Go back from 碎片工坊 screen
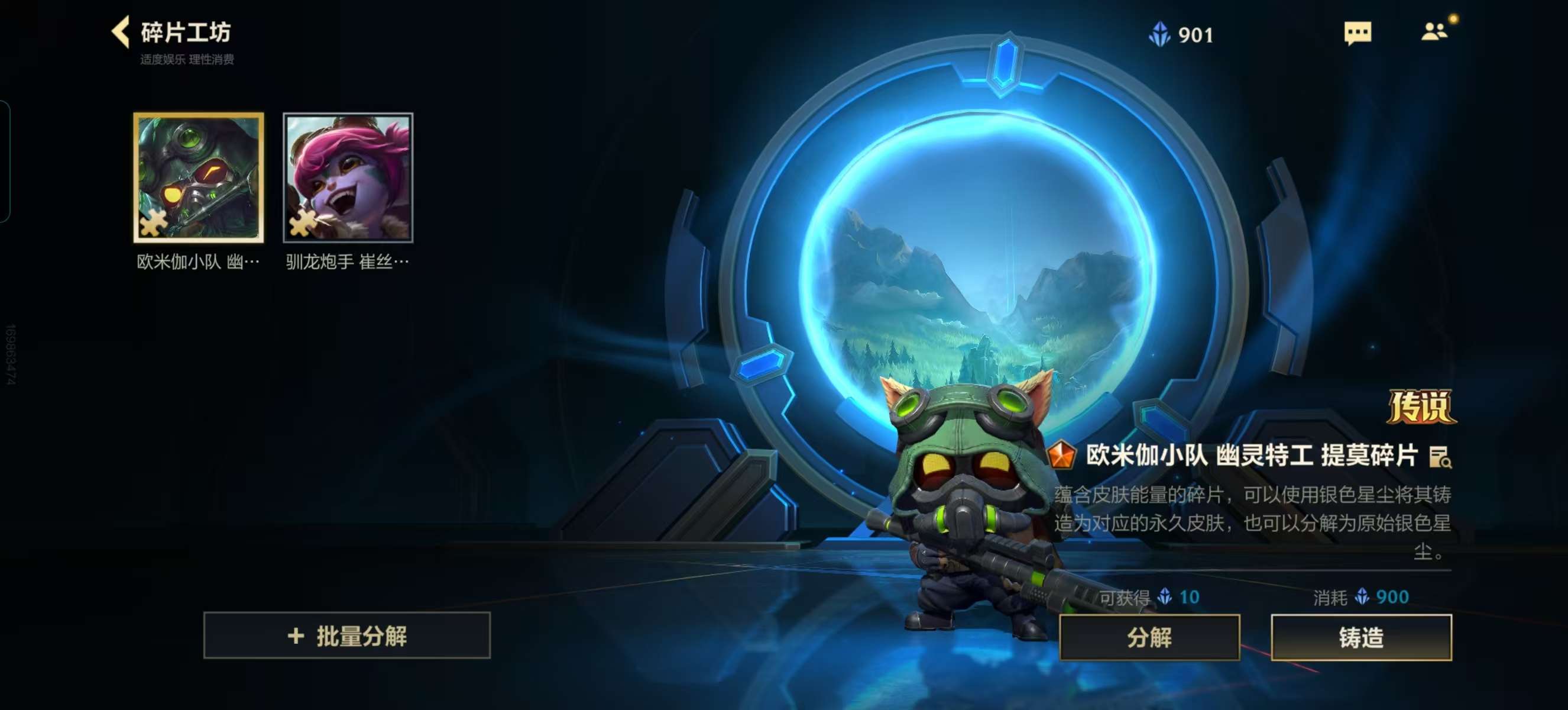This screenshot has height=710, width=1568. coord(121,32)
